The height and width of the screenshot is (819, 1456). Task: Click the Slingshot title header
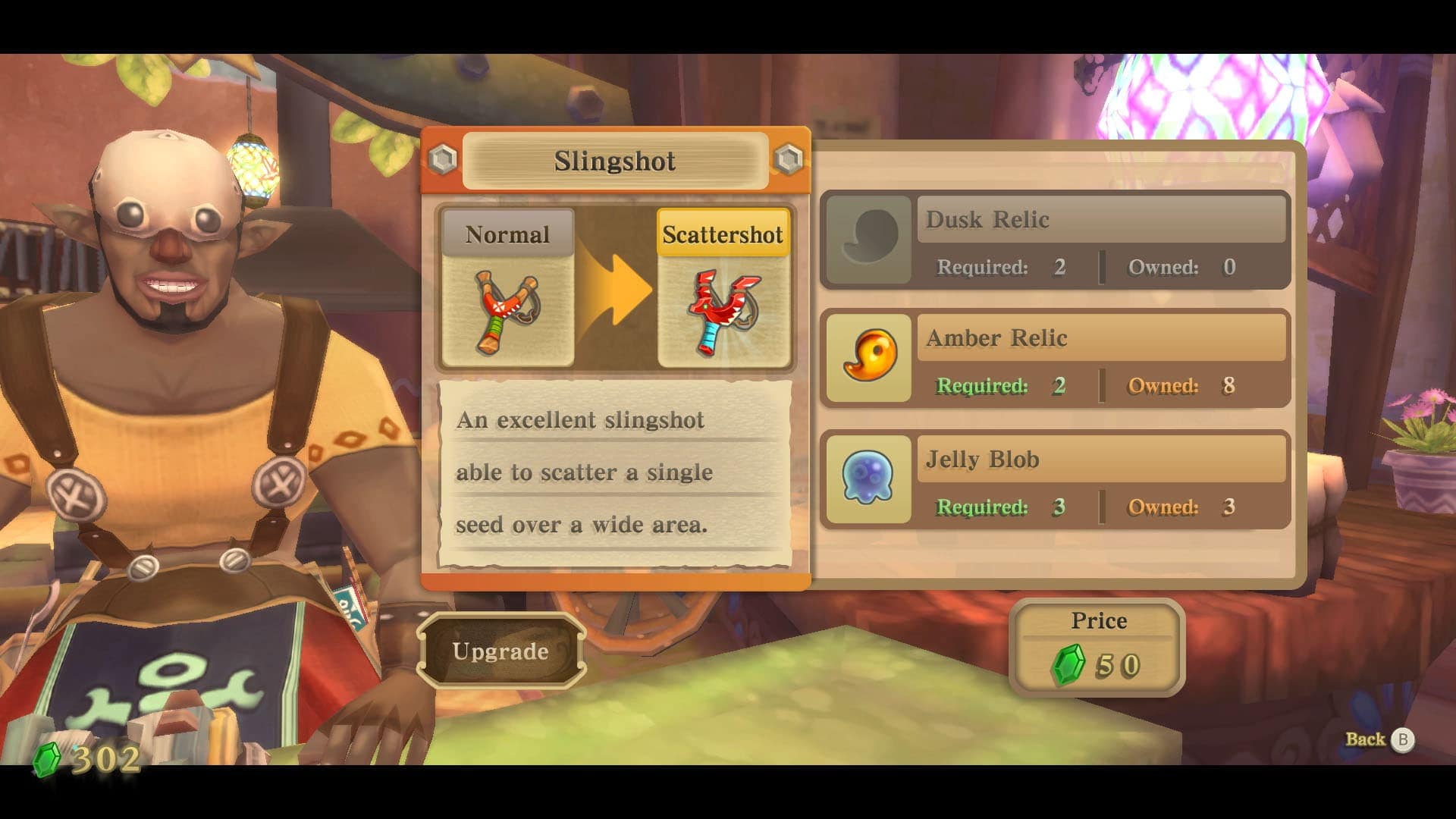point(614,161)
